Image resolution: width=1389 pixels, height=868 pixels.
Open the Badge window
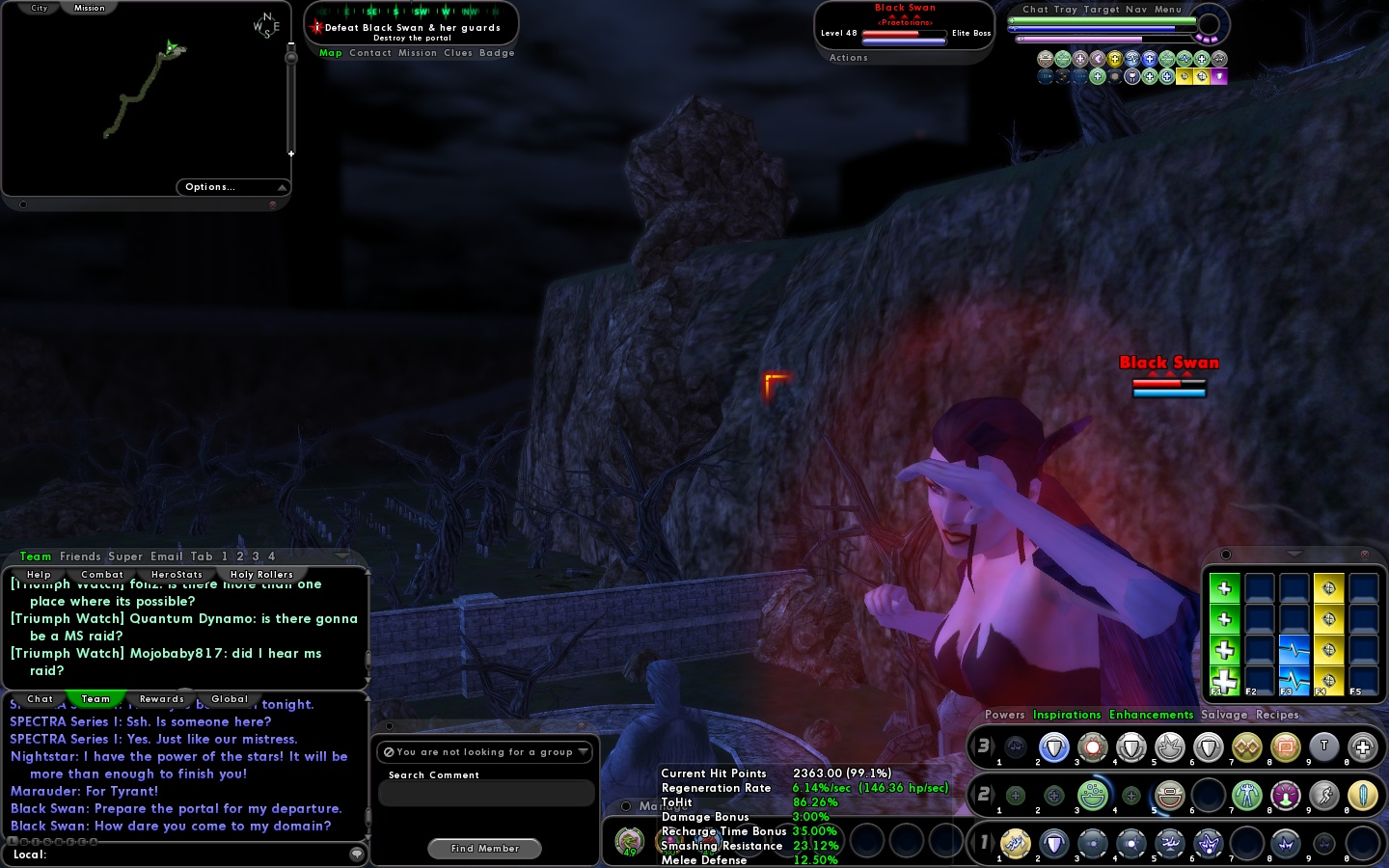click(497, 53)
